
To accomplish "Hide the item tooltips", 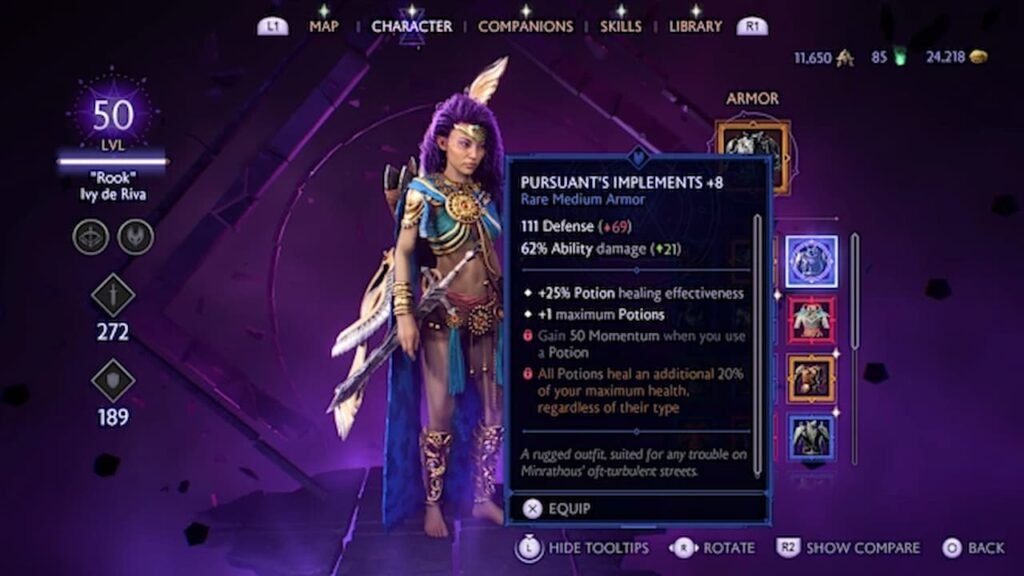I will (x=583, y=548).
